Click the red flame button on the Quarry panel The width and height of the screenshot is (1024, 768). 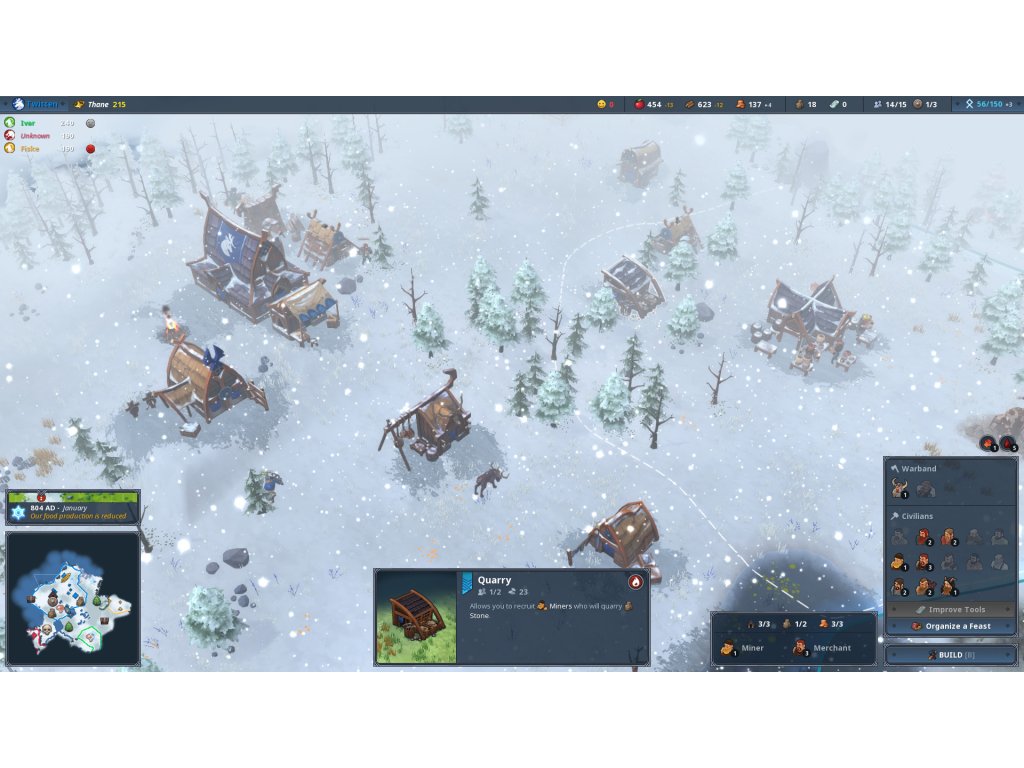click(635, 582)
